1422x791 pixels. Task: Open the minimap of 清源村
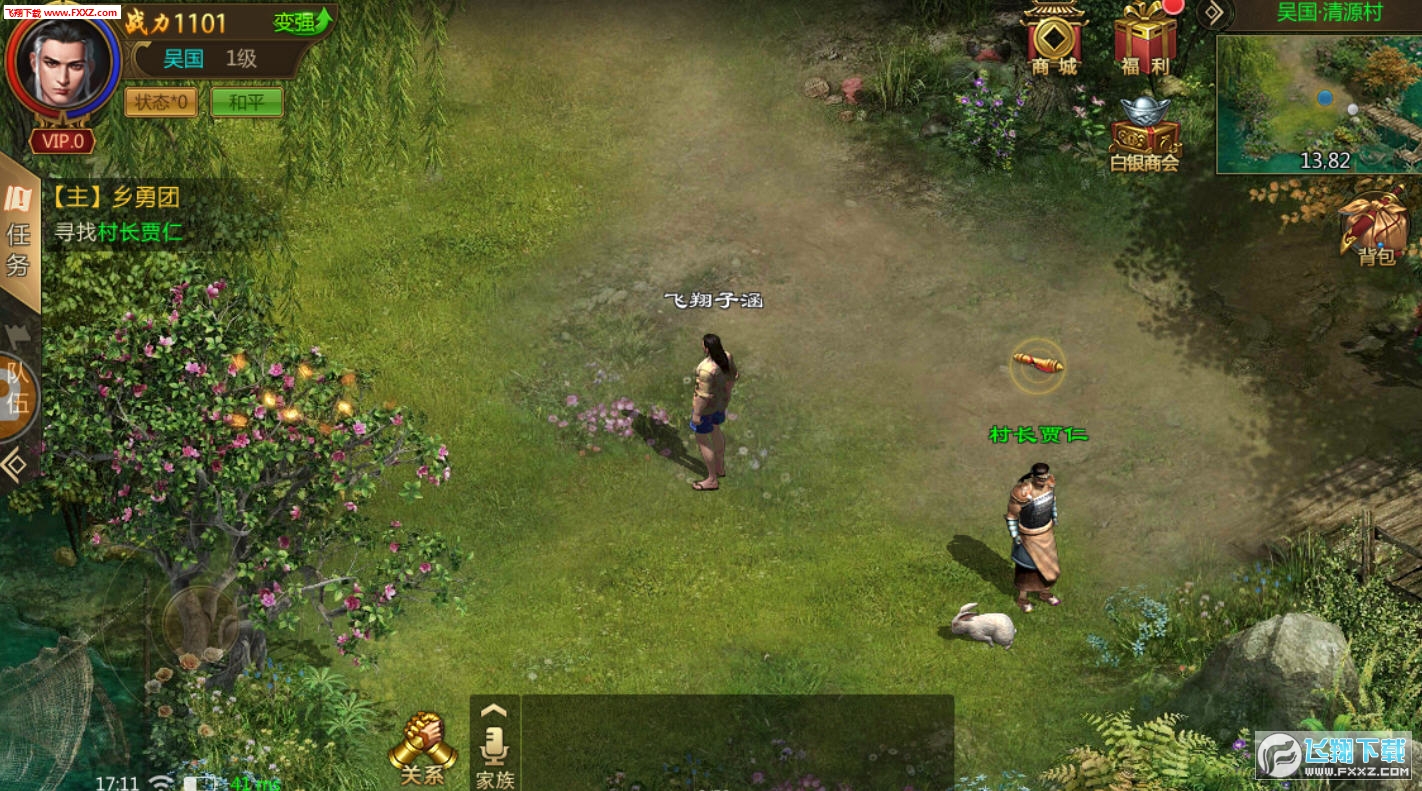pos(1318,104)
